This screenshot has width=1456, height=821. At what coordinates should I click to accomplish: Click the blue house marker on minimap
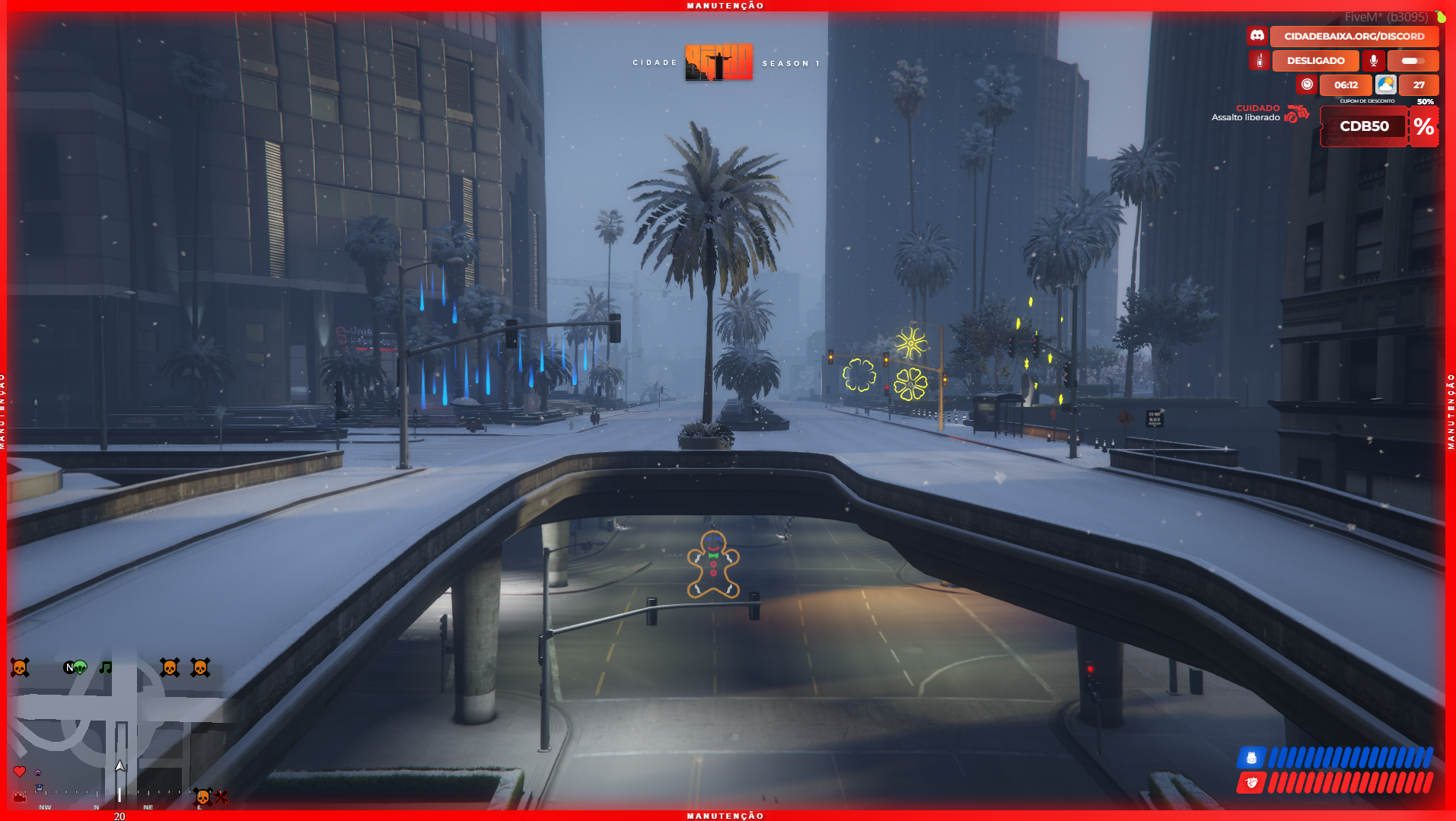coord(40,788)
